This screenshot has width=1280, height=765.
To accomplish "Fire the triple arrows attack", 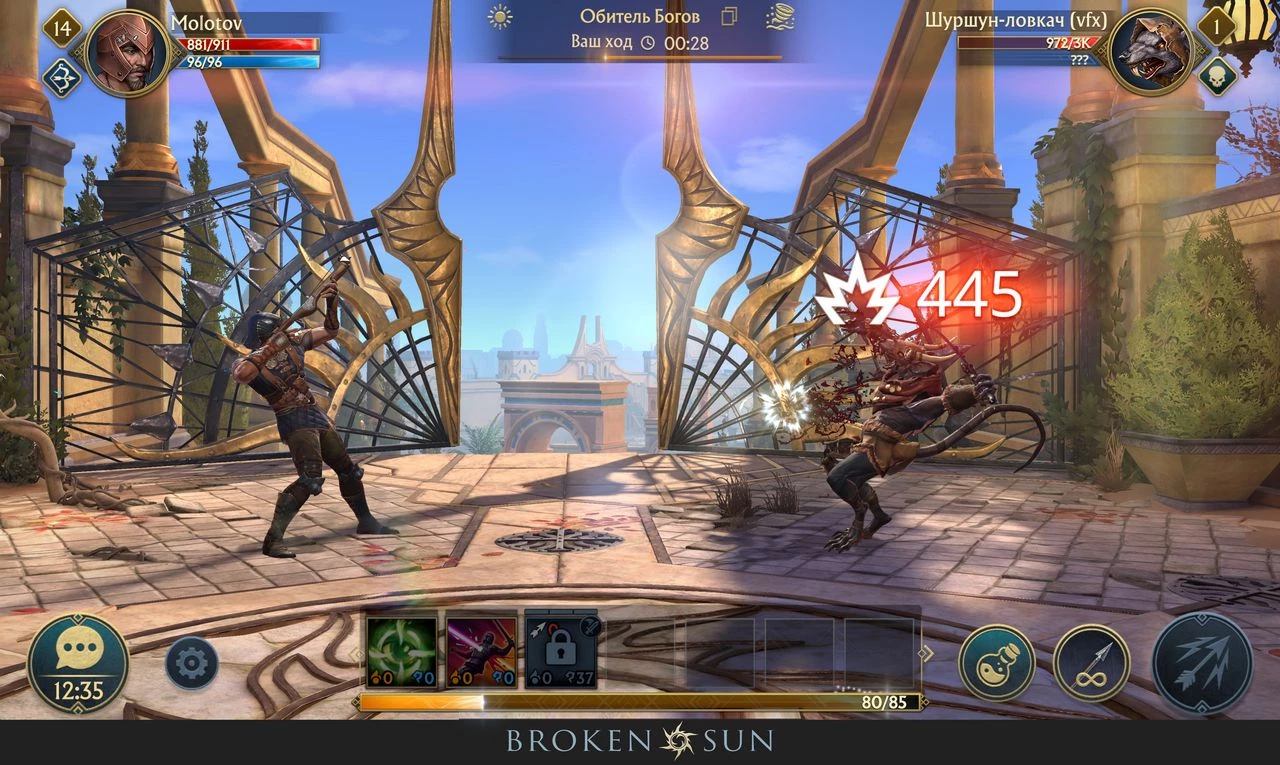I will click(1201, 662).
